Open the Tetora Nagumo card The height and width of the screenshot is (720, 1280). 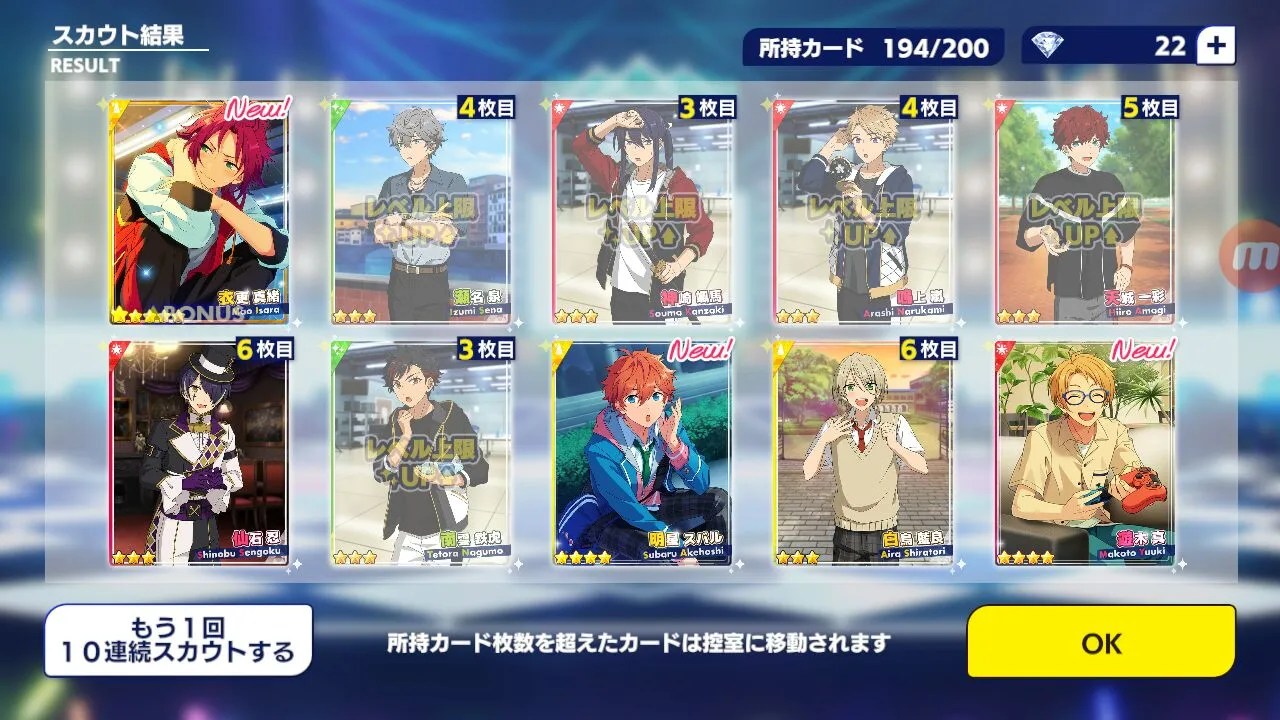coord(421,454)
